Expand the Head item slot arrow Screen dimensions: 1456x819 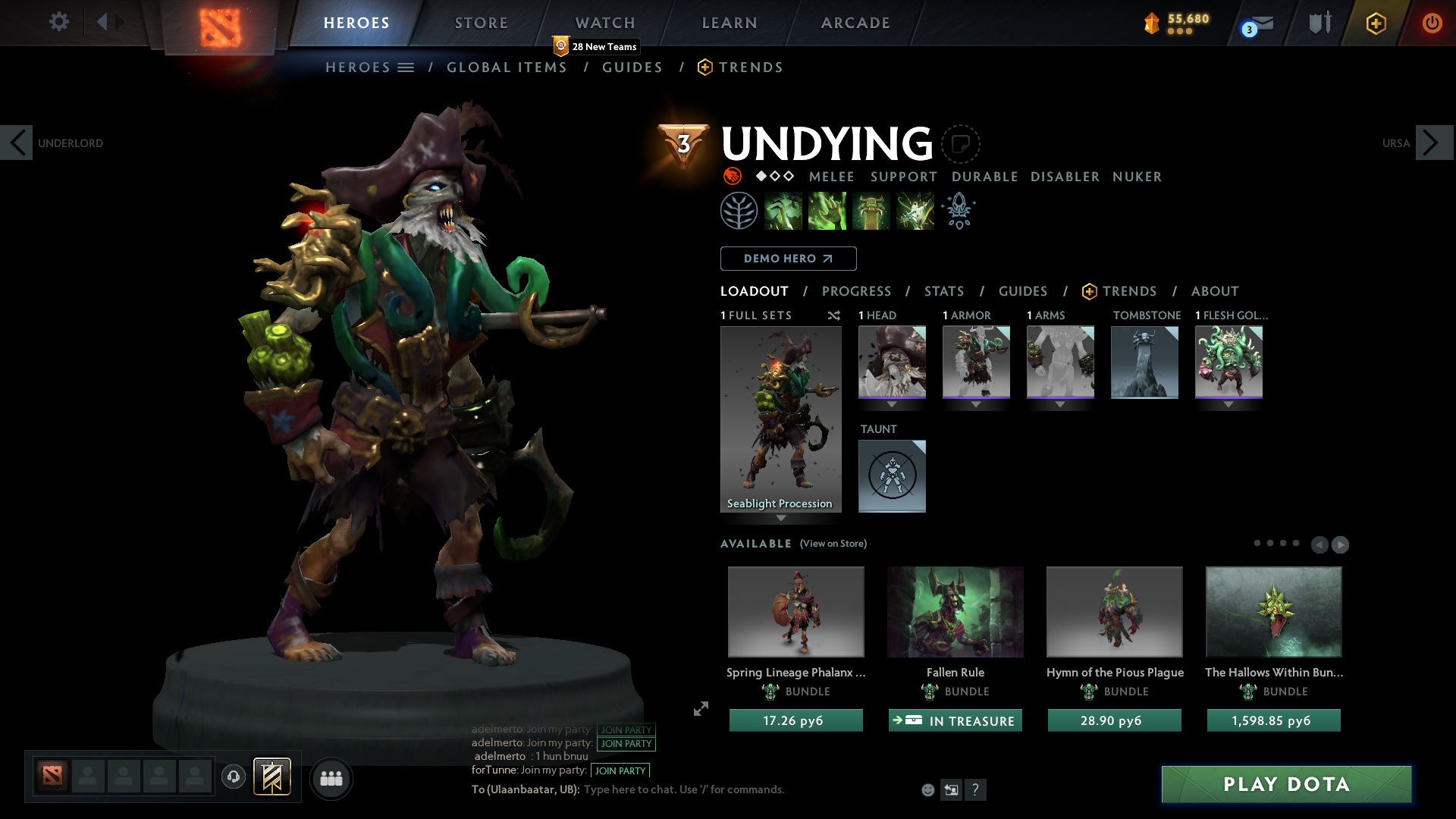[x=892, y=404]
